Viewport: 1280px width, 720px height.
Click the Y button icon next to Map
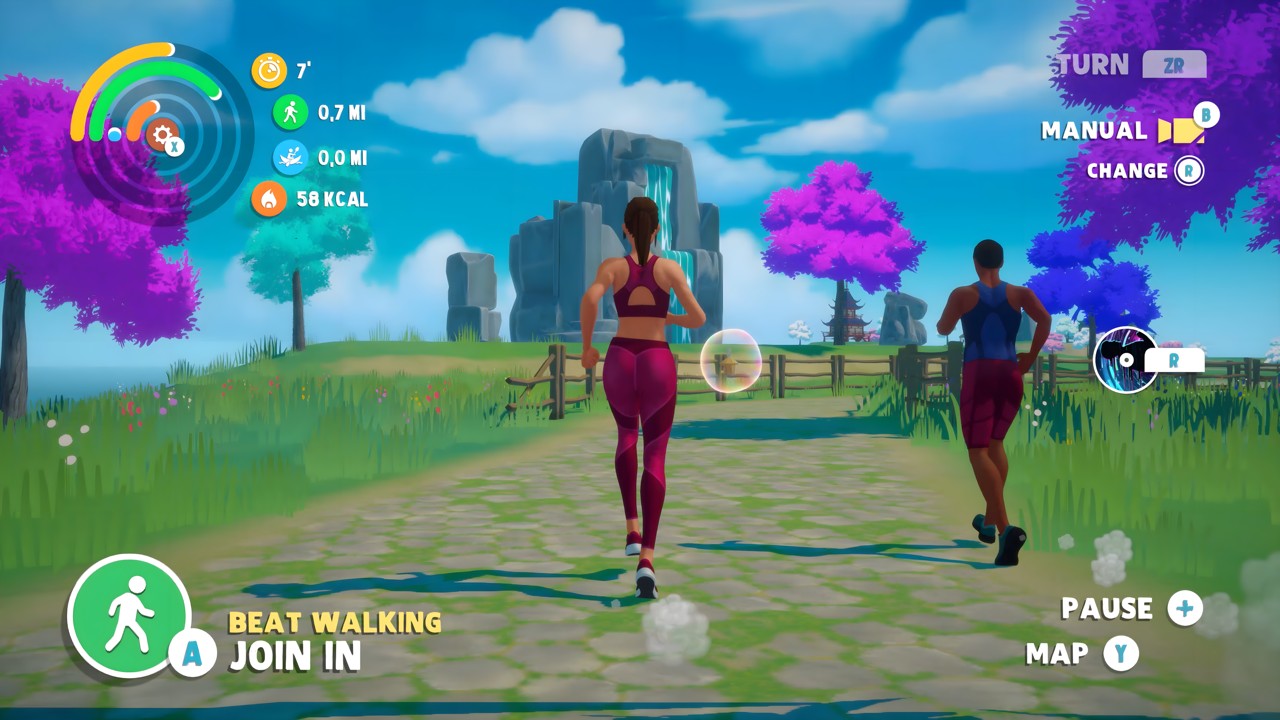1120,653
